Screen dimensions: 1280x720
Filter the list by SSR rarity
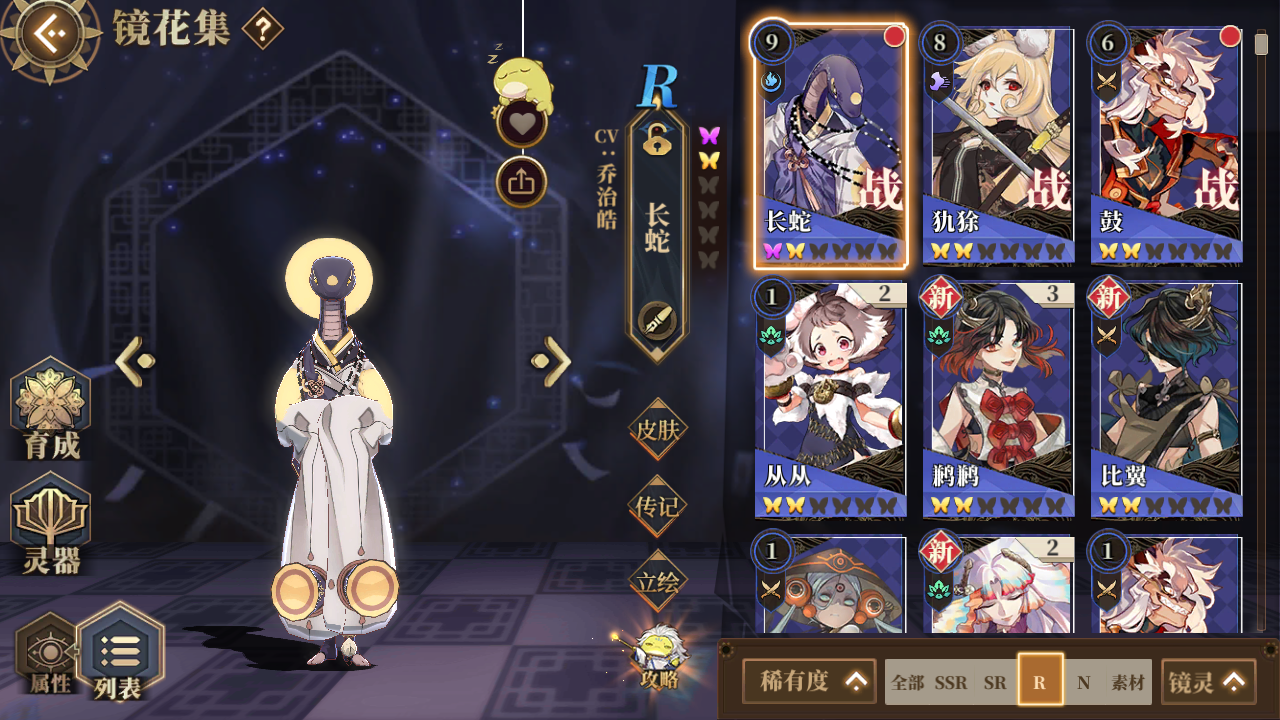950,683
